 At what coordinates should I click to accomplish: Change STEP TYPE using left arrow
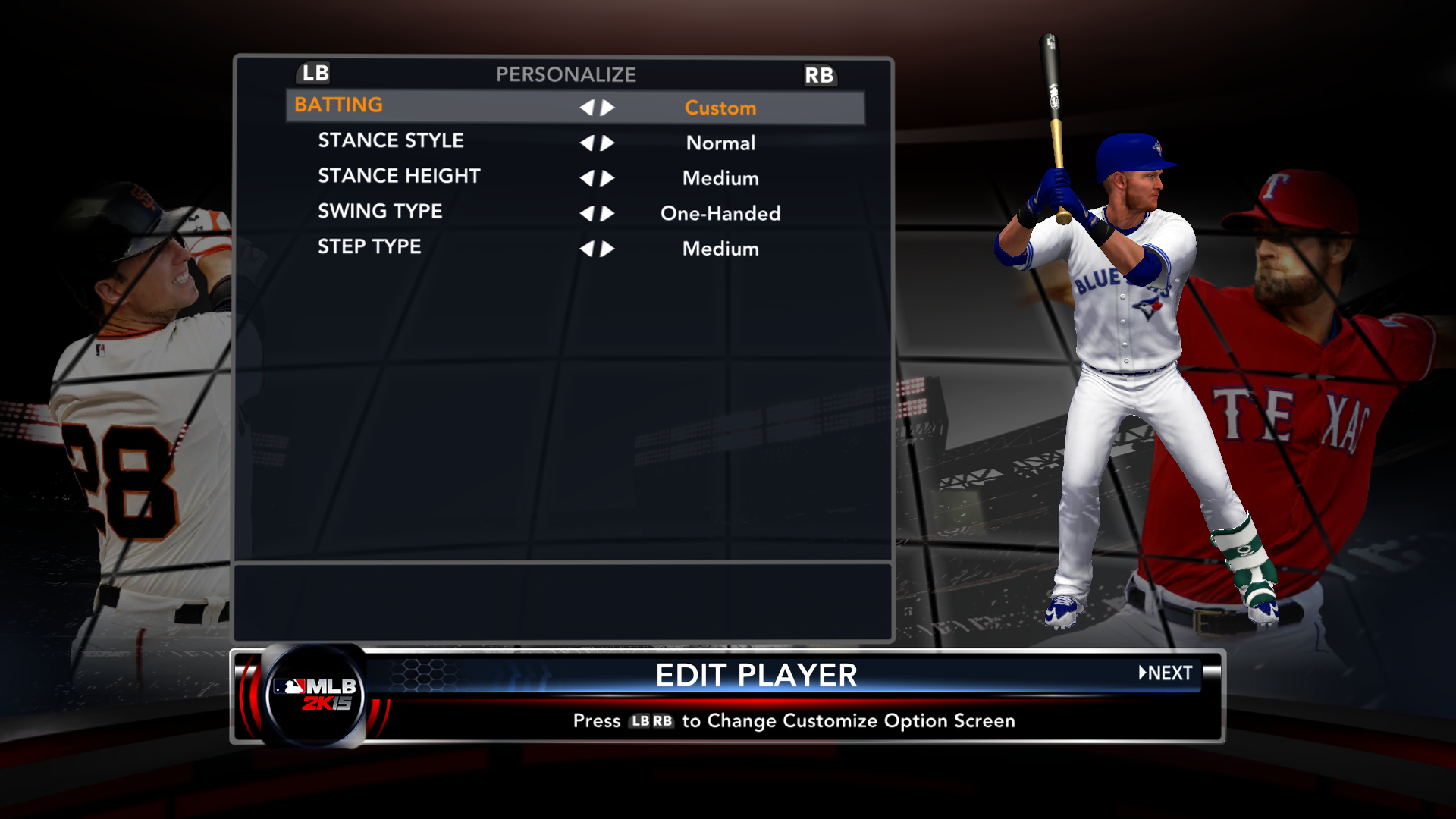[587, 249]
